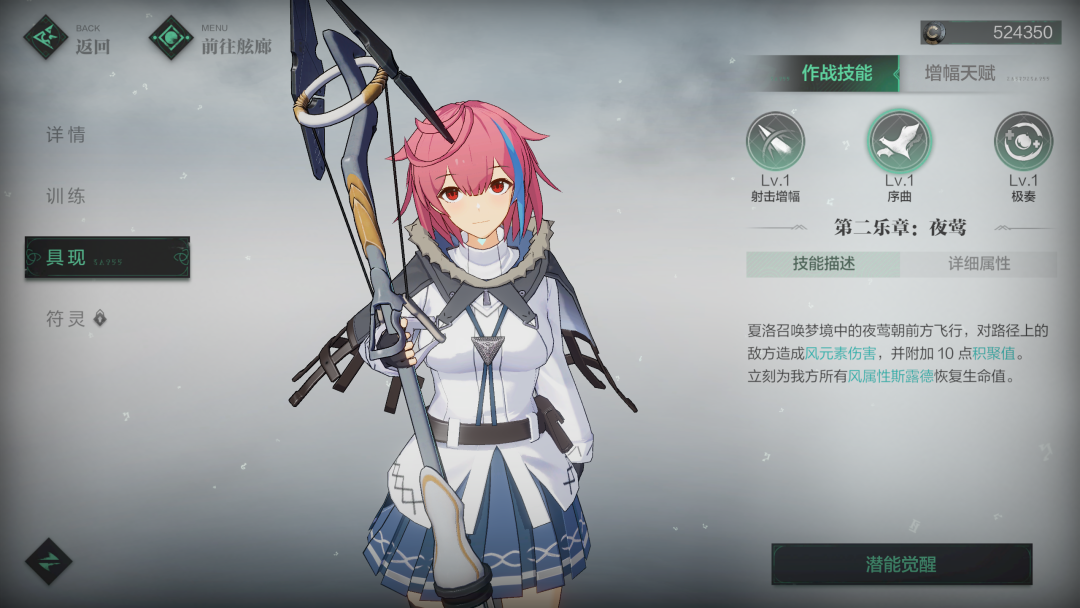
Task: Choose the 具现 menu entry
Action: pyautogui.click(x=107, y=257)
